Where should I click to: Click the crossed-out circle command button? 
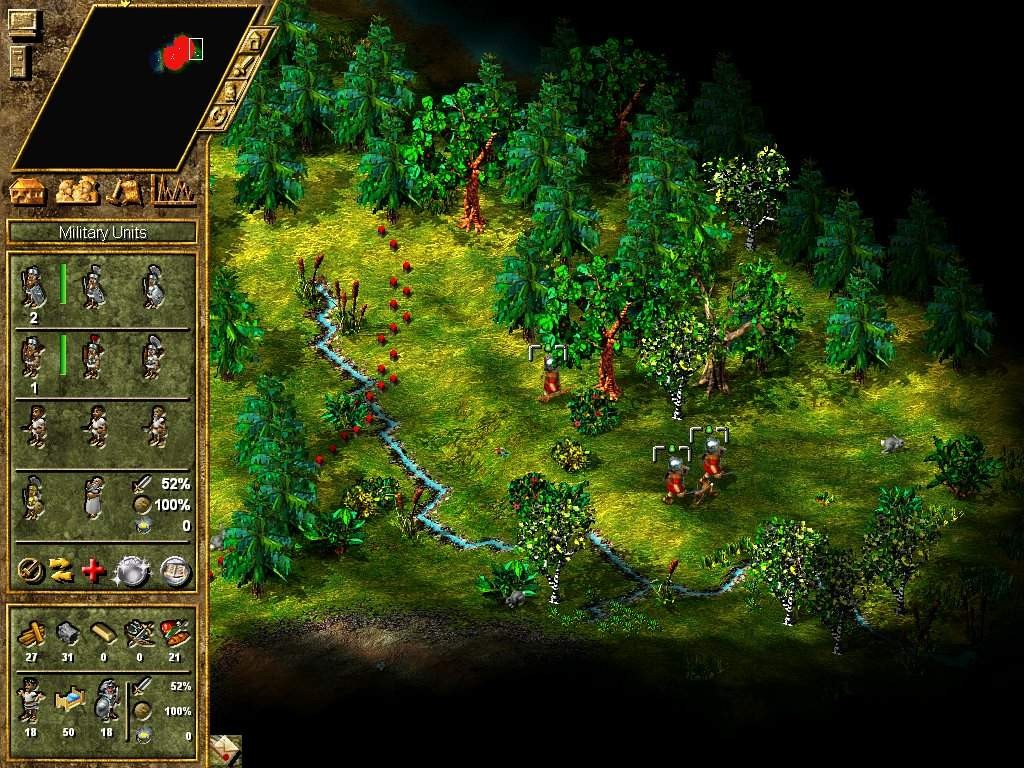pos(31,570)
